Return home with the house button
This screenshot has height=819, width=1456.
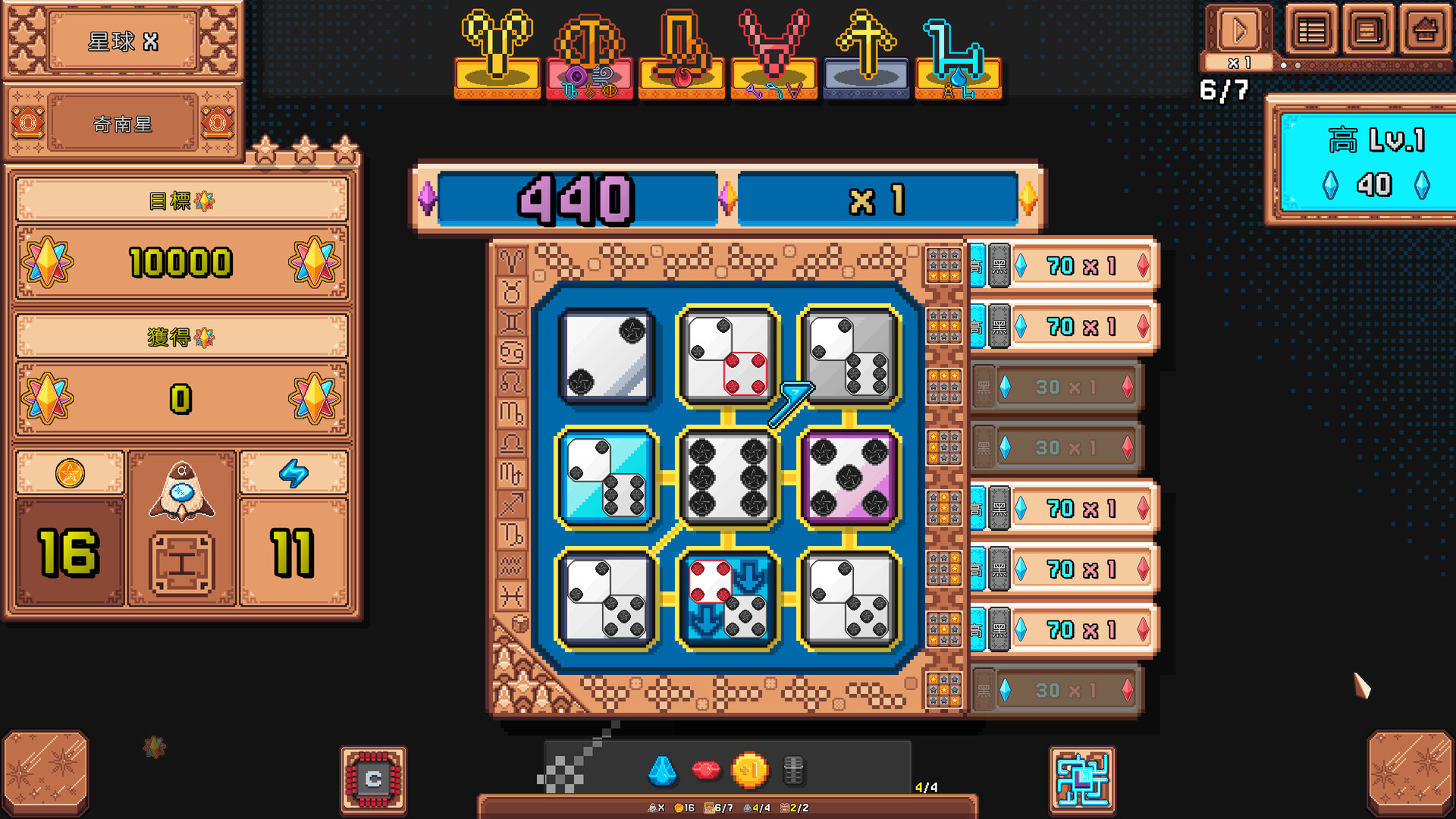click(1425, 32)
